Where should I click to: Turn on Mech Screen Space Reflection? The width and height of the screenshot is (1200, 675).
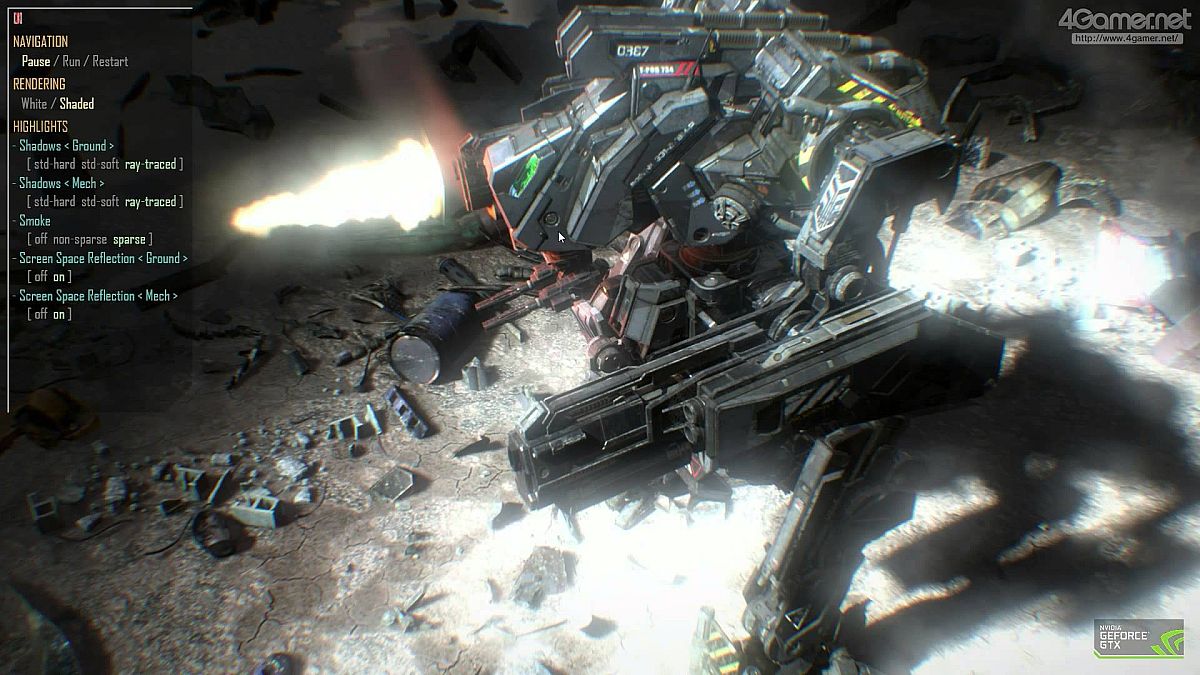click(x=61, y=314)
